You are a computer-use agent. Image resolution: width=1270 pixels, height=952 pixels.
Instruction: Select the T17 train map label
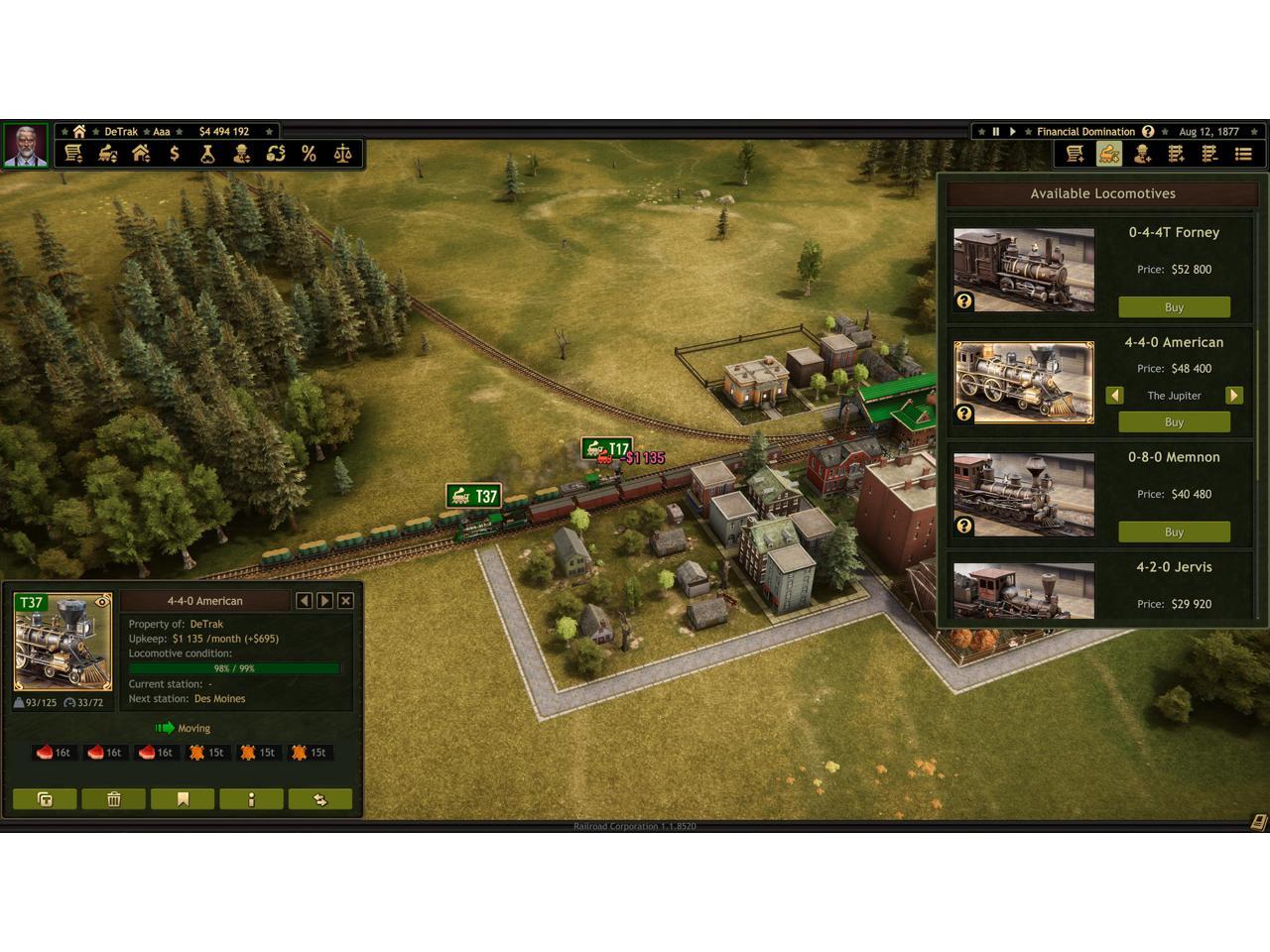tap(606, 449)
